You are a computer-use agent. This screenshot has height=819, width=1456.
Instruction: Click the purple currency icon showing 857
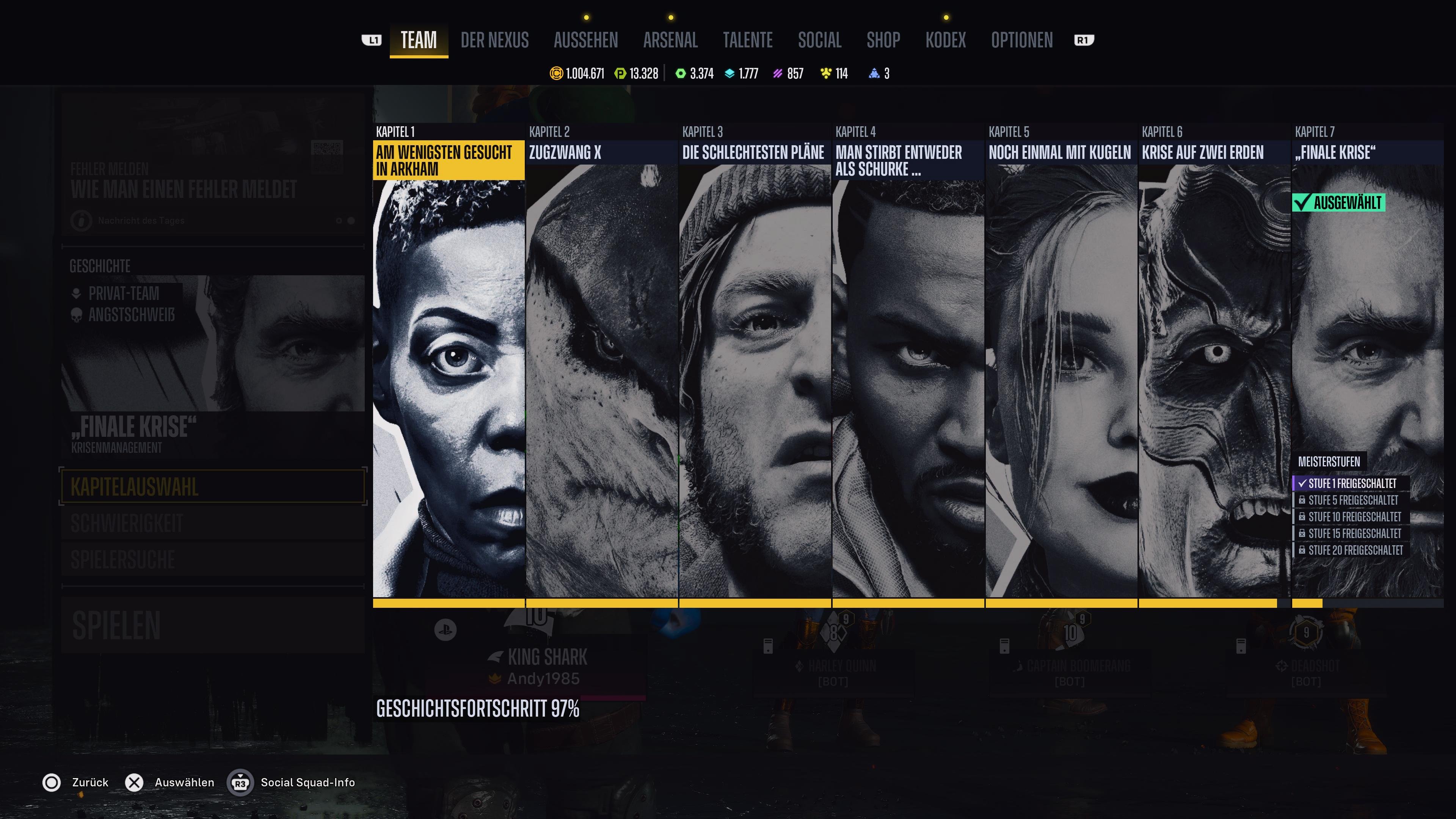[778, 74]
